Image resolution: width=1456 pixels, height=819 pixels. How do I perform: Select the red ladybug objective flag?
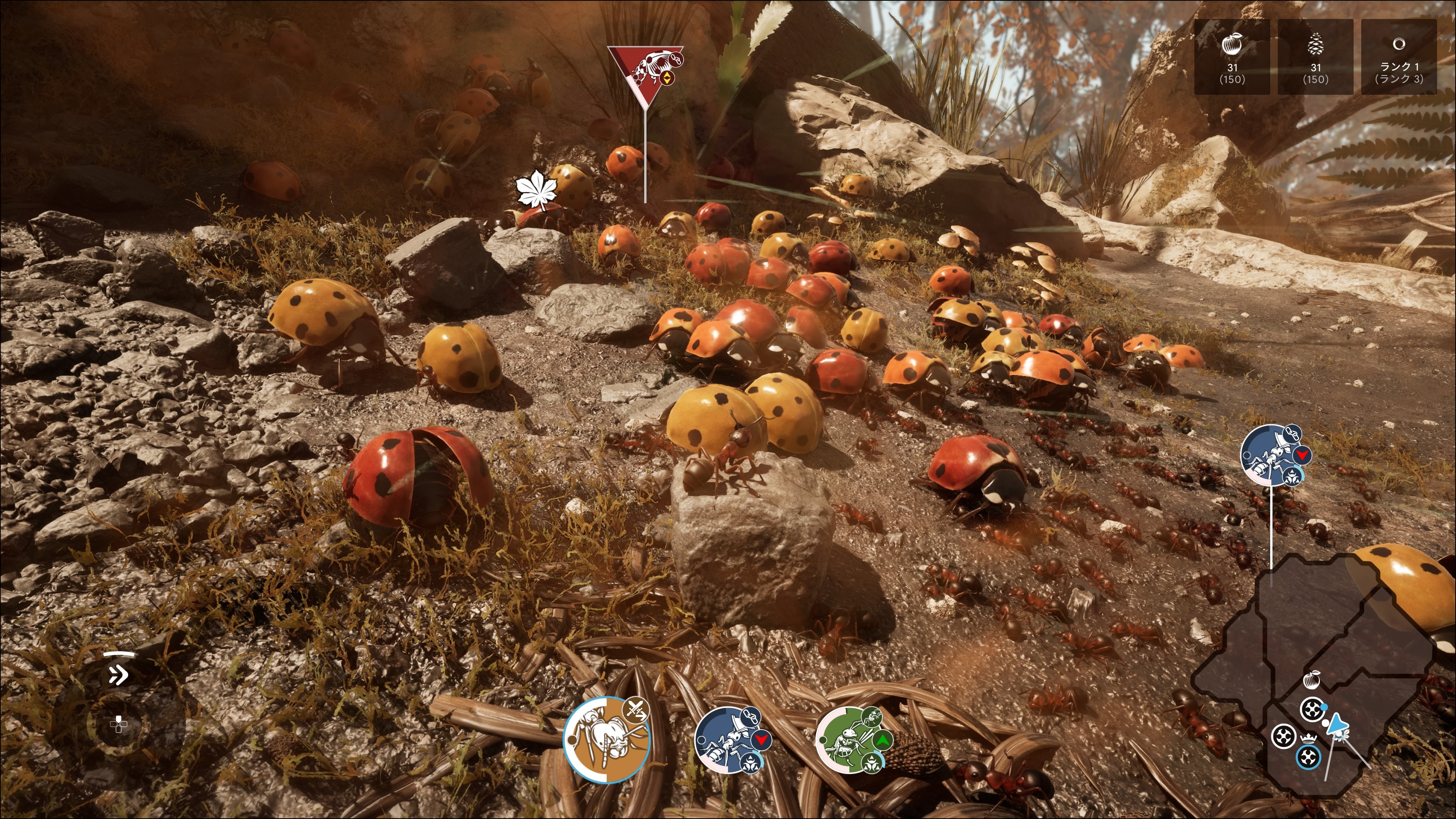coord(645,70)
